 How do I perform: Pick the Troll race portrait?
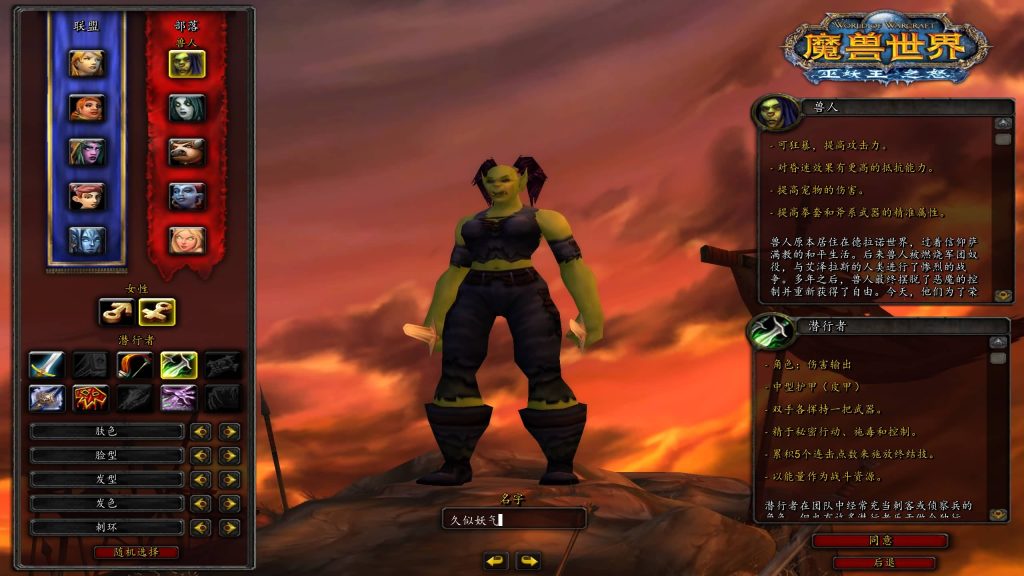(x=186, y=196)
